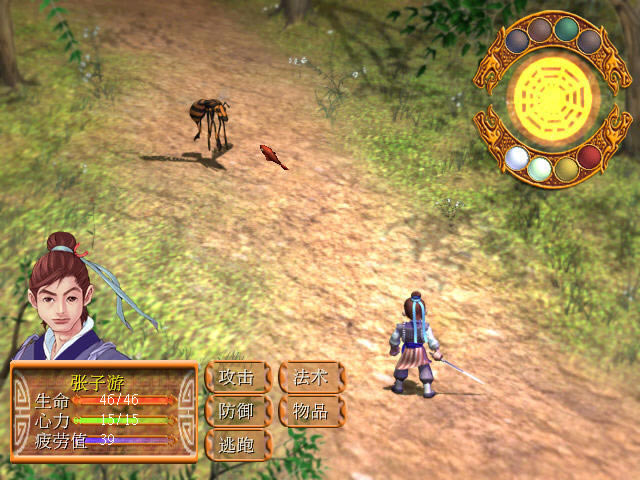This screenshot has width=640, height=480.
Task: Click the glowing yellow bagua disc
Action: pos(553,98)
